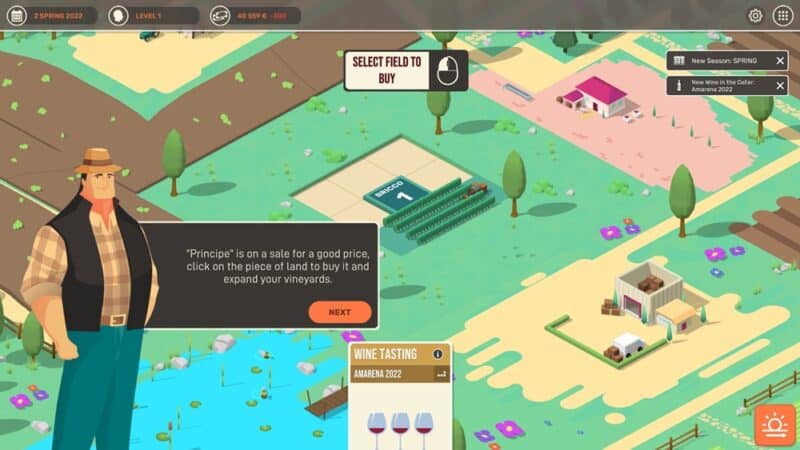Open the calendar date icon
The width and height of the screenshot is (800, 450).
(x=15, y=16)
